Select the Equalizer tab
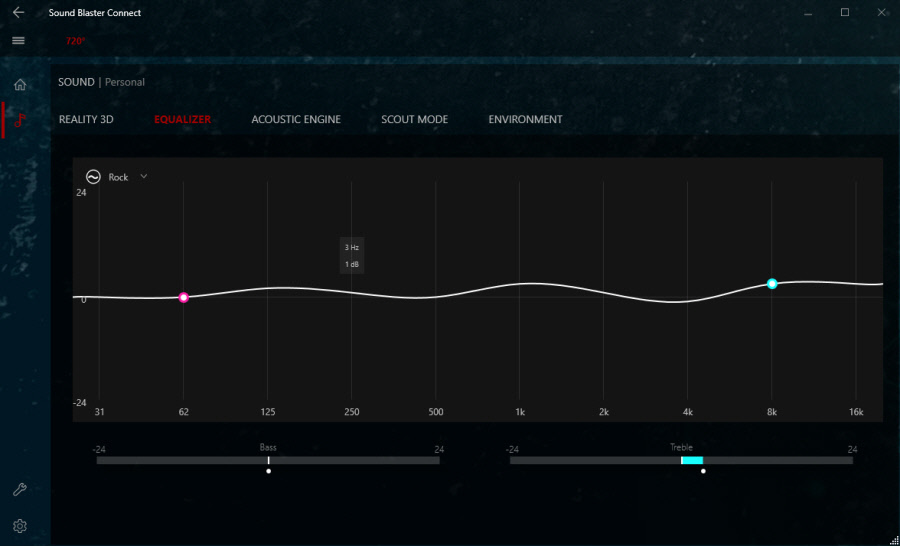 click(182, 120)
